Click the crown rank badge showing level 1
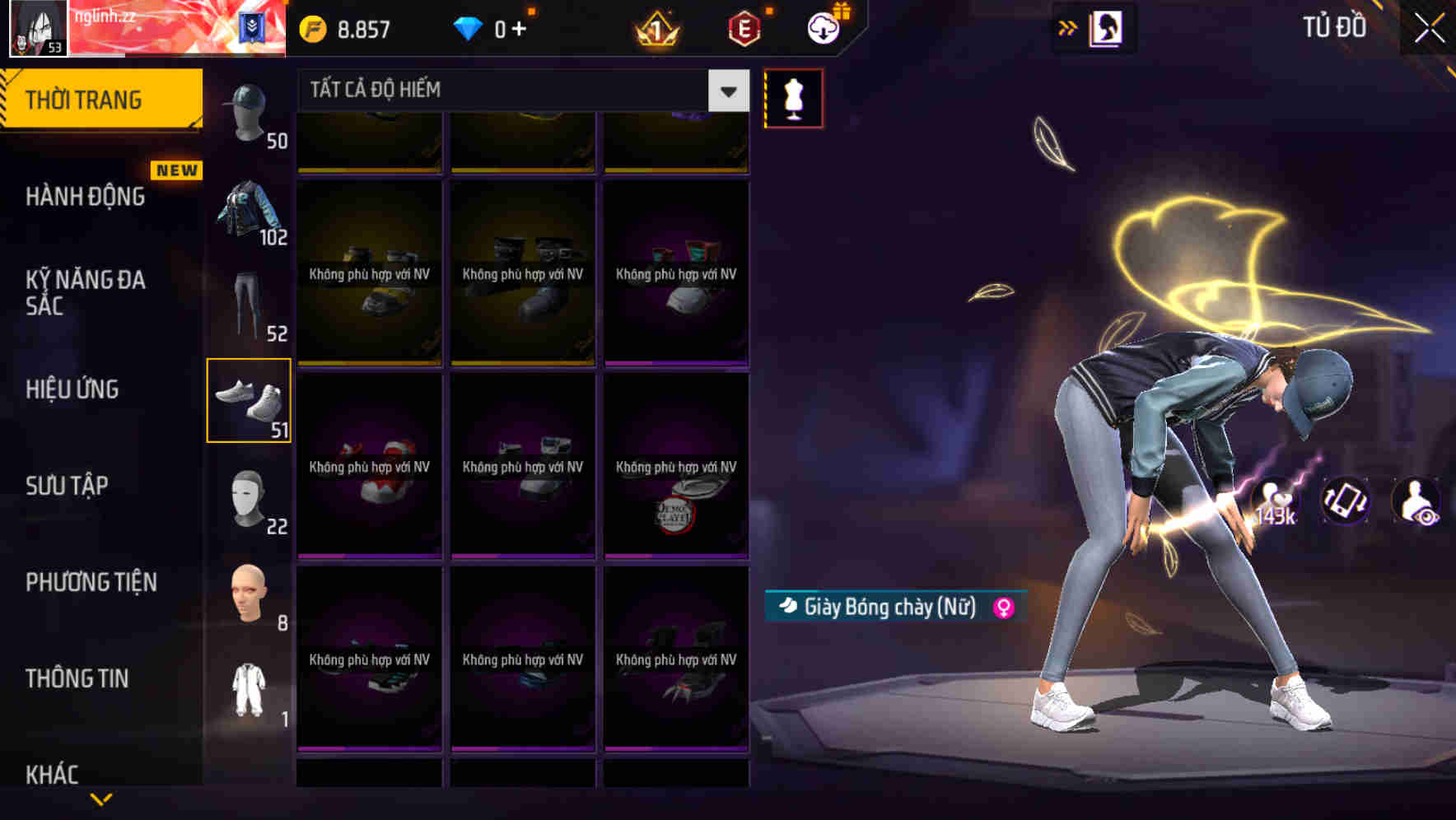 (655, 27)
